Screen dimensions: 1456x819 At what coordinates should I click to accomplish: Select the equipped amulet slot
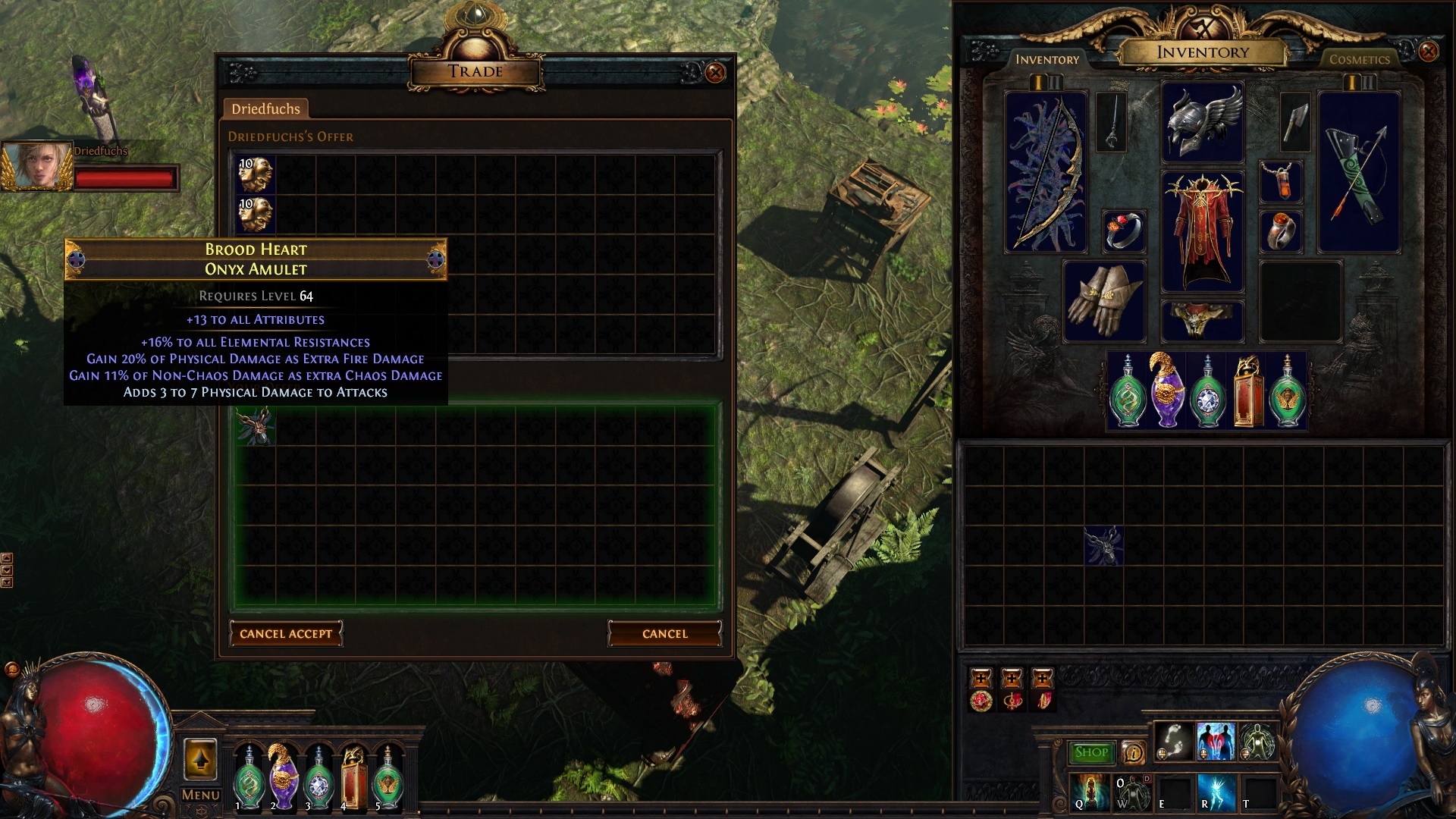[1280, 182]
